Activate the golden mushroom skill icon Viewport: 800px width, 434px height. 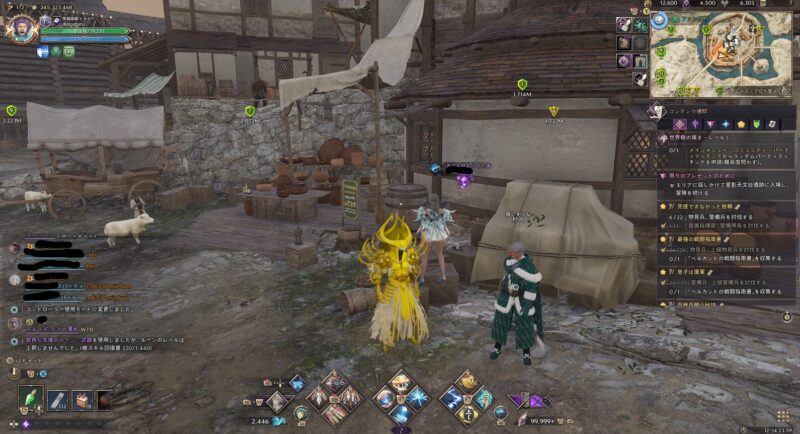pos(404,383)
